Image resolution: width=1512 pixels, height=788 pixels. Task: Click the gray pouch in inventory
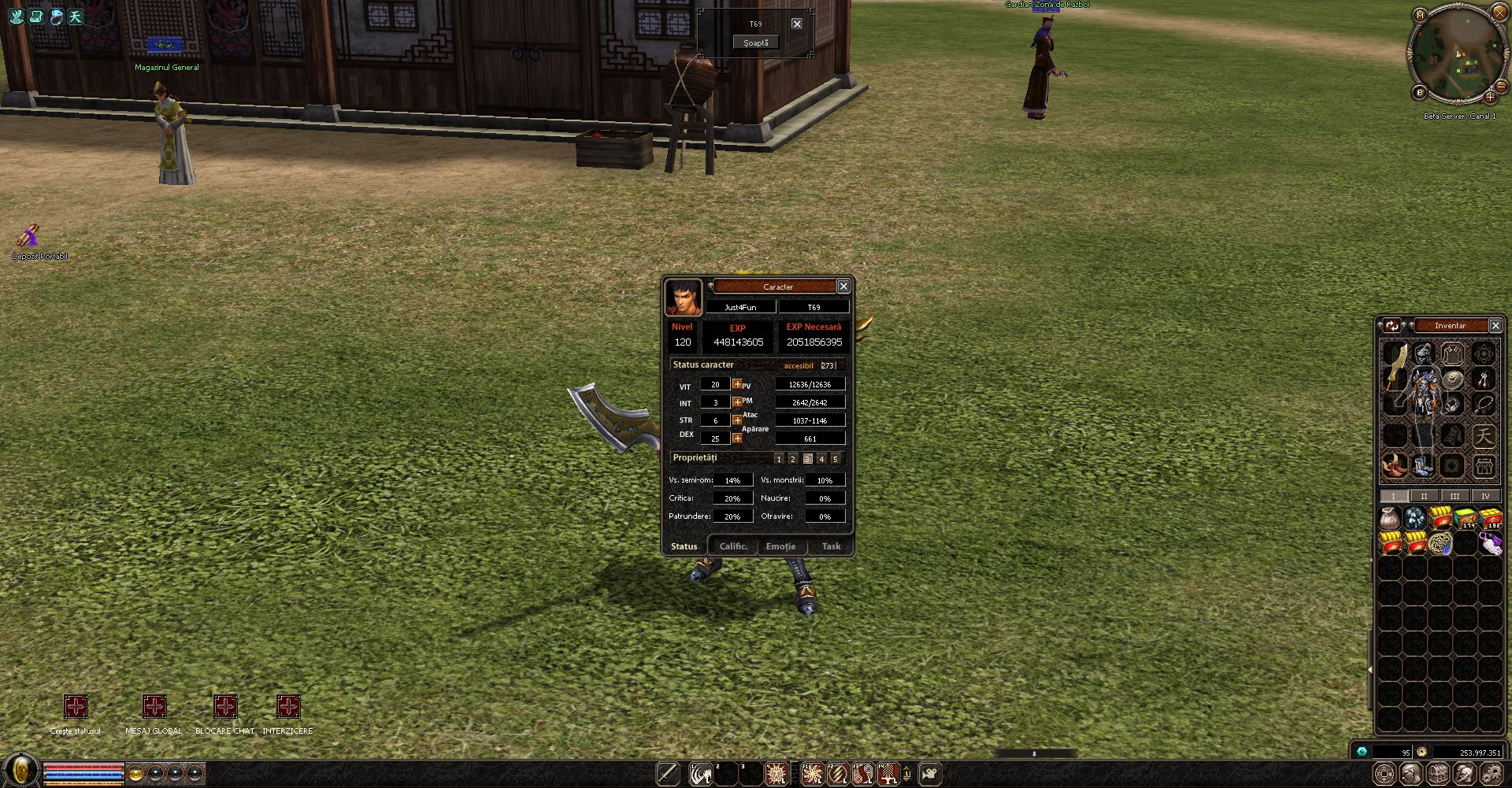coord(1390,518)
